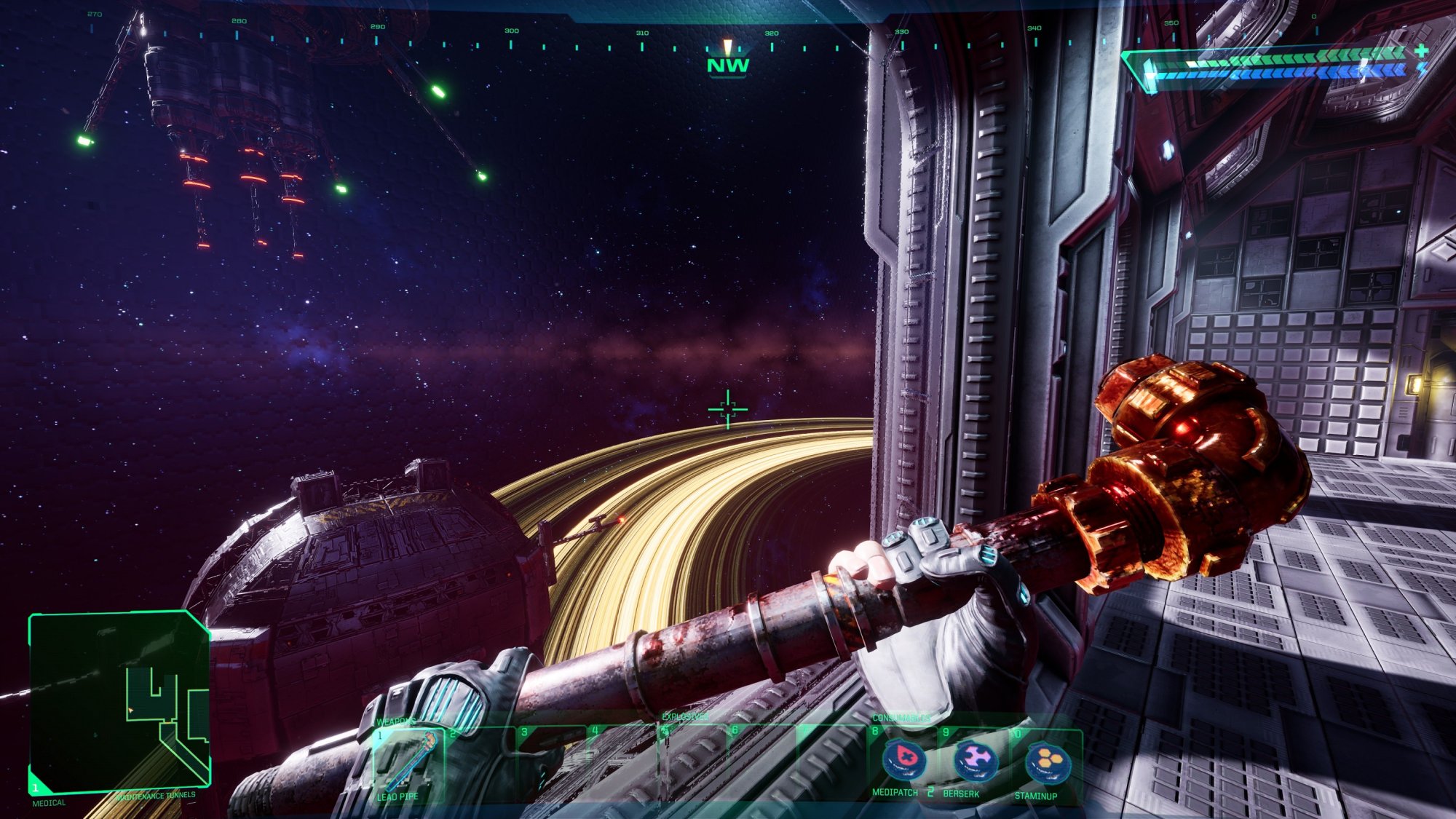Select the Lead Pipe weapon slot
The width and height of the screenshot is (1456, 819).
(408, 763)
